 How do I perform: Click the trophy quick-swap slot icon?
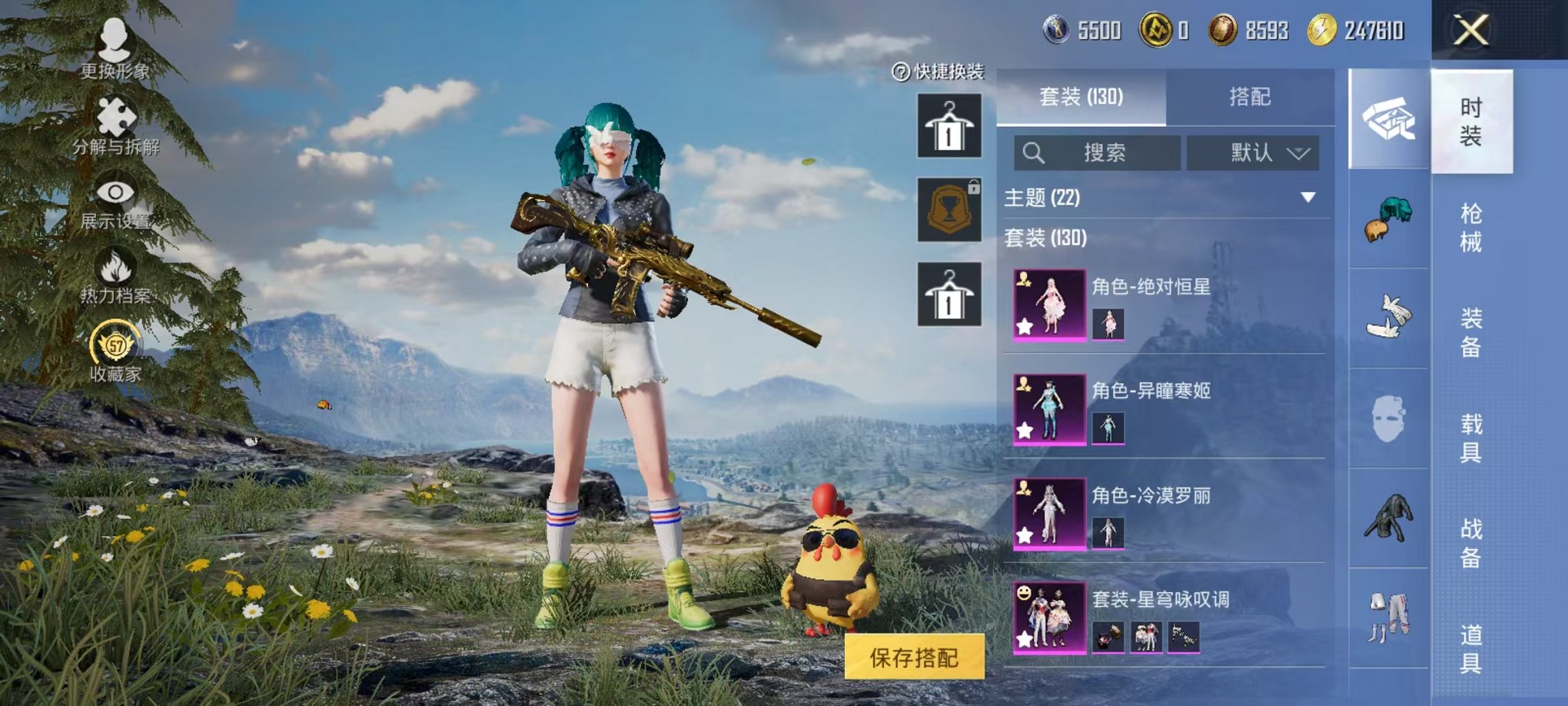948,209
